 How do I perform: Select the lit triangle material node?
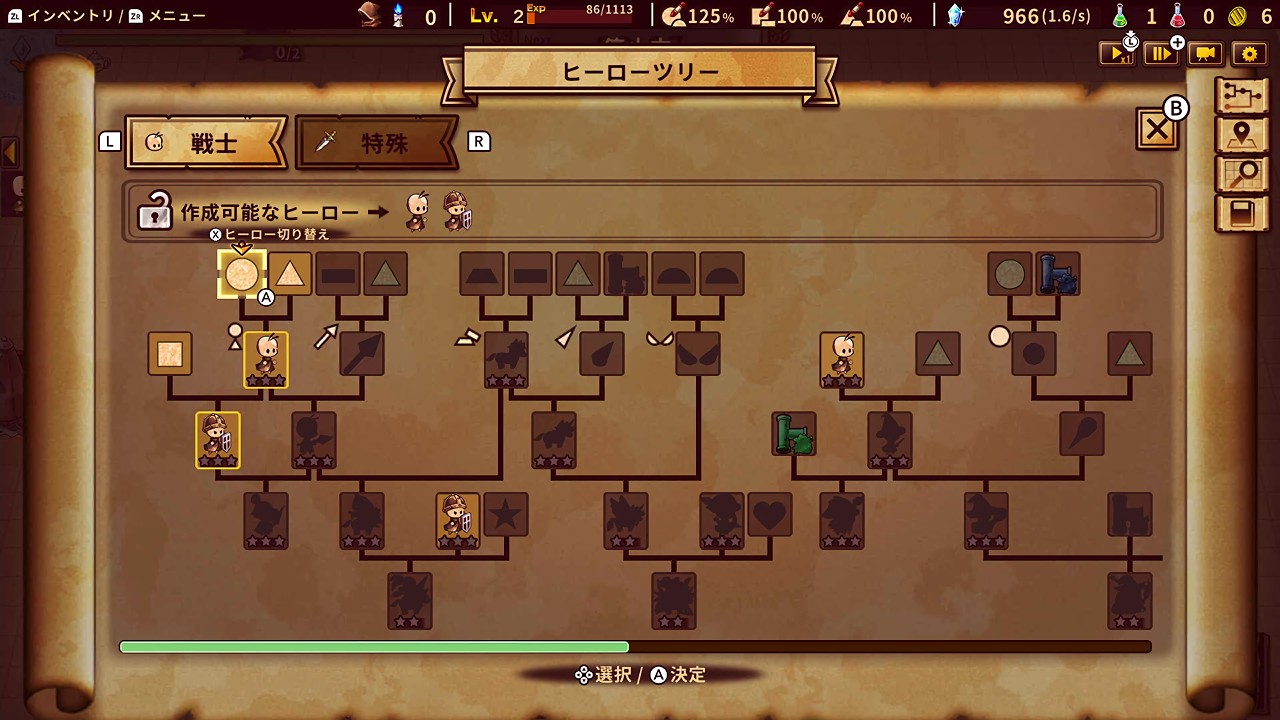[x=290, y=274]
